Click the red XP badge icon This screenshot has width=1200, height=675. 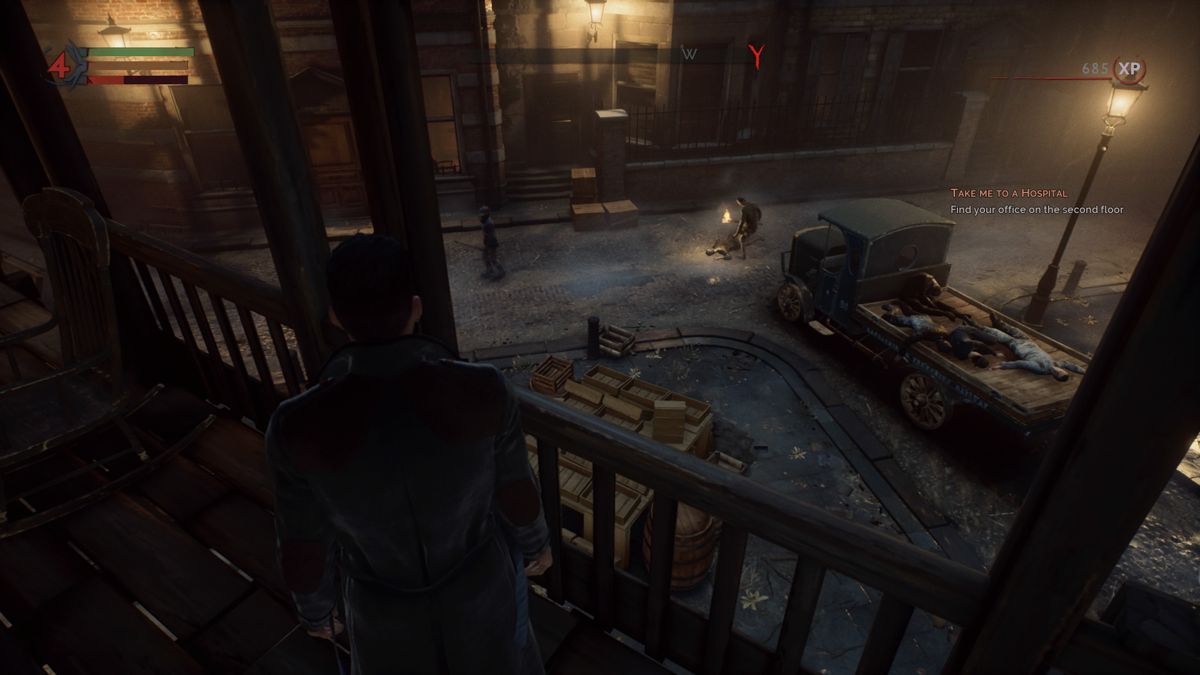coord(1129,69)
